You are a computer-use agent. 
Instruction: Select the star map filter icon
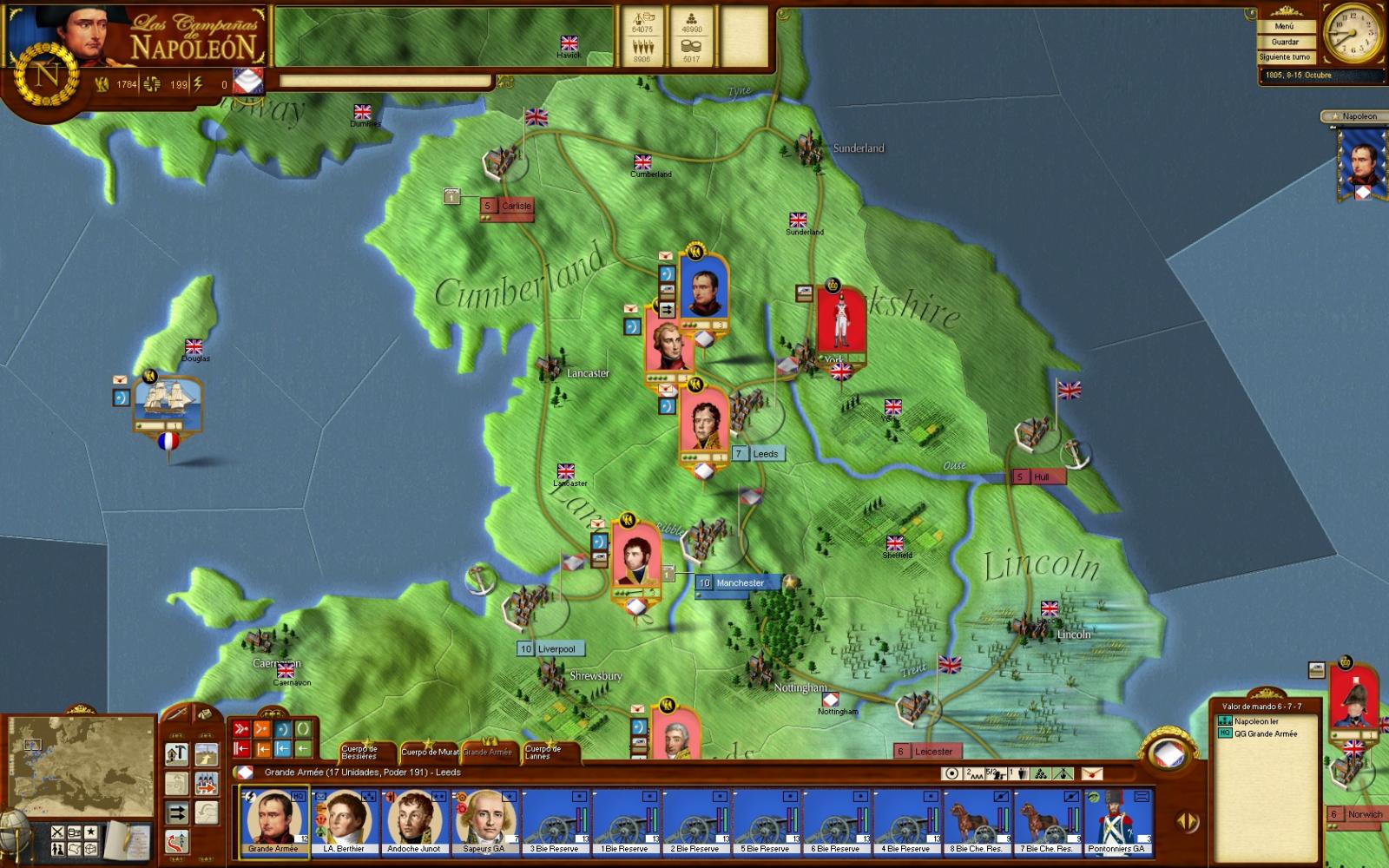(91, 832)
